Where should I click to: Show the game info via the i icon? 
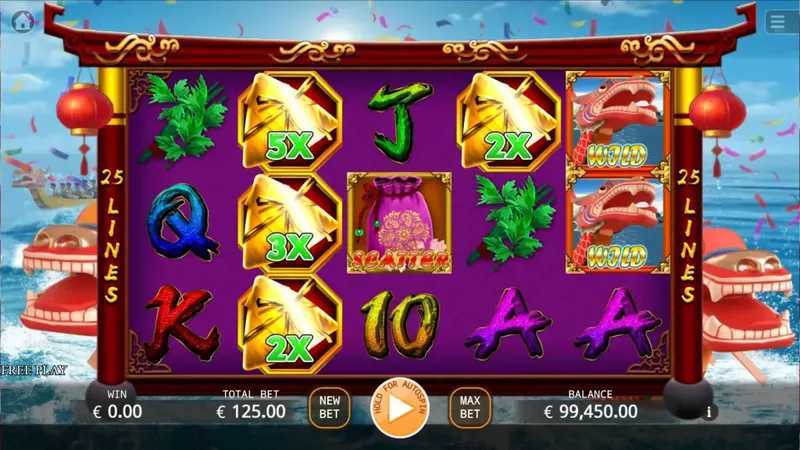pos(710,411)
